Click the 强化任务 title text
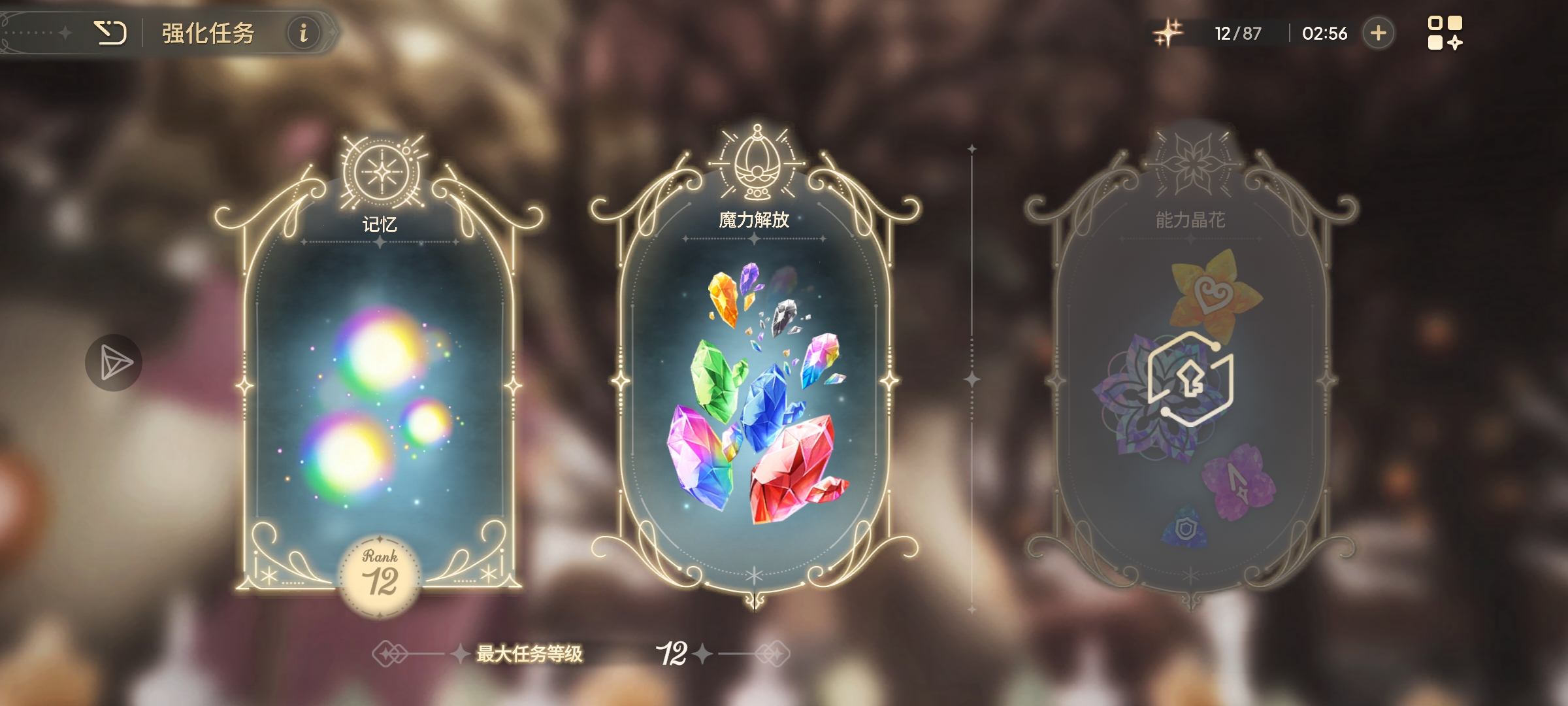1568x706 pixels. coord(206,33)
